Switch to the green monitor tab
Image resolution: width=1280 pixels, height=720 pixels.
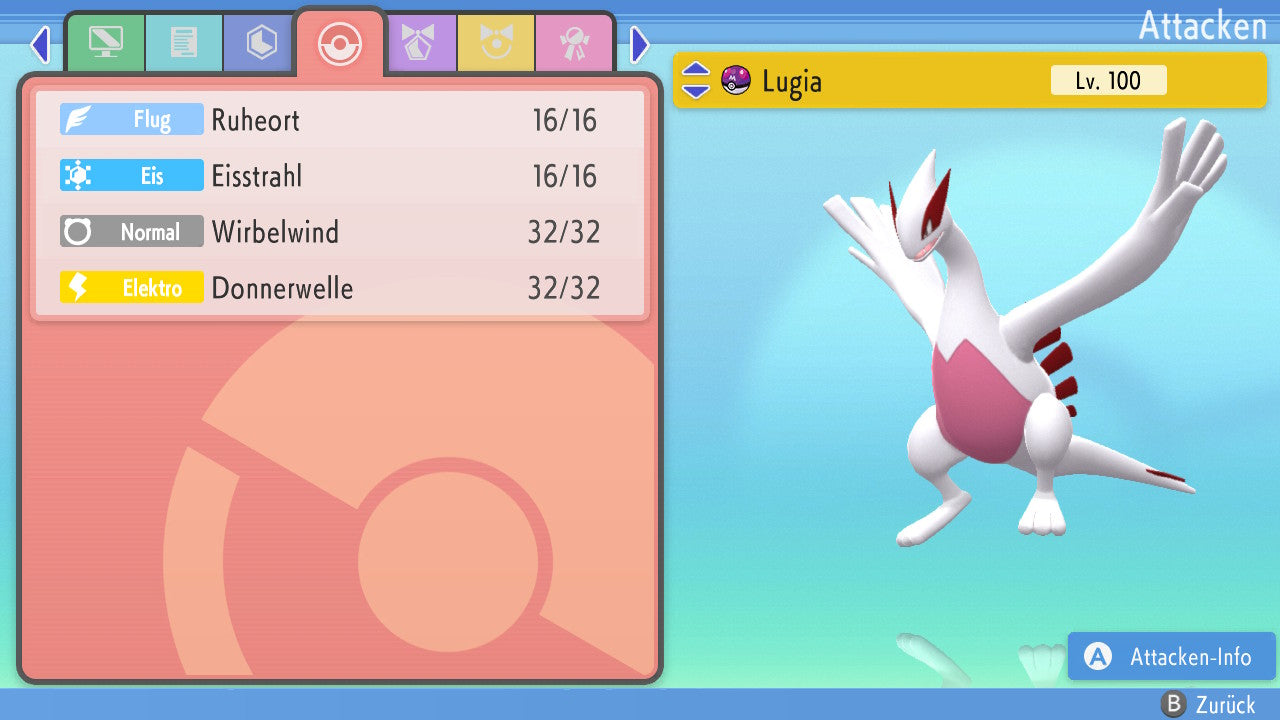tap(105, 42)
